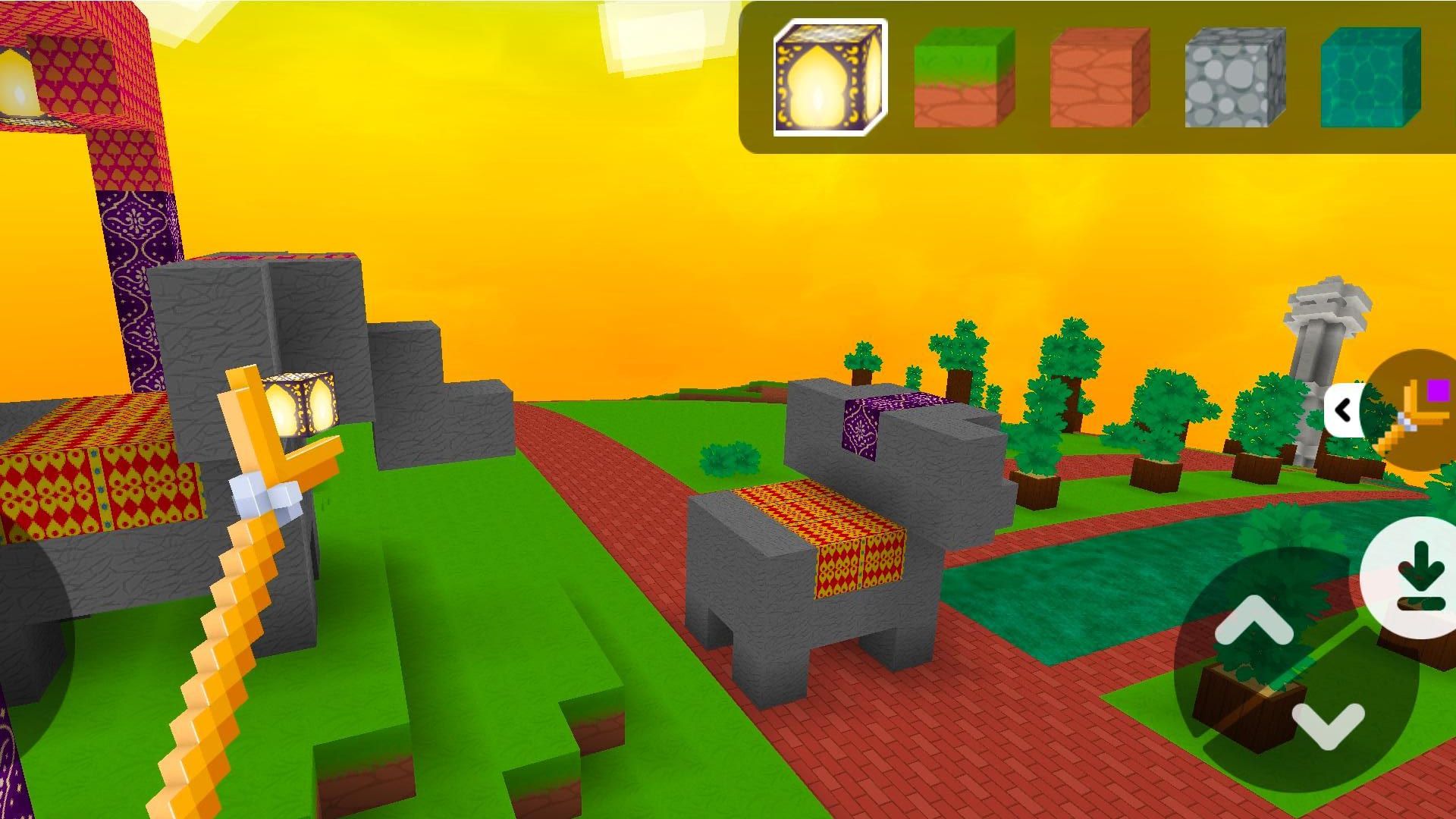
Task: Collapse the side panel with the left chevron
Action: click(1344, 410)
